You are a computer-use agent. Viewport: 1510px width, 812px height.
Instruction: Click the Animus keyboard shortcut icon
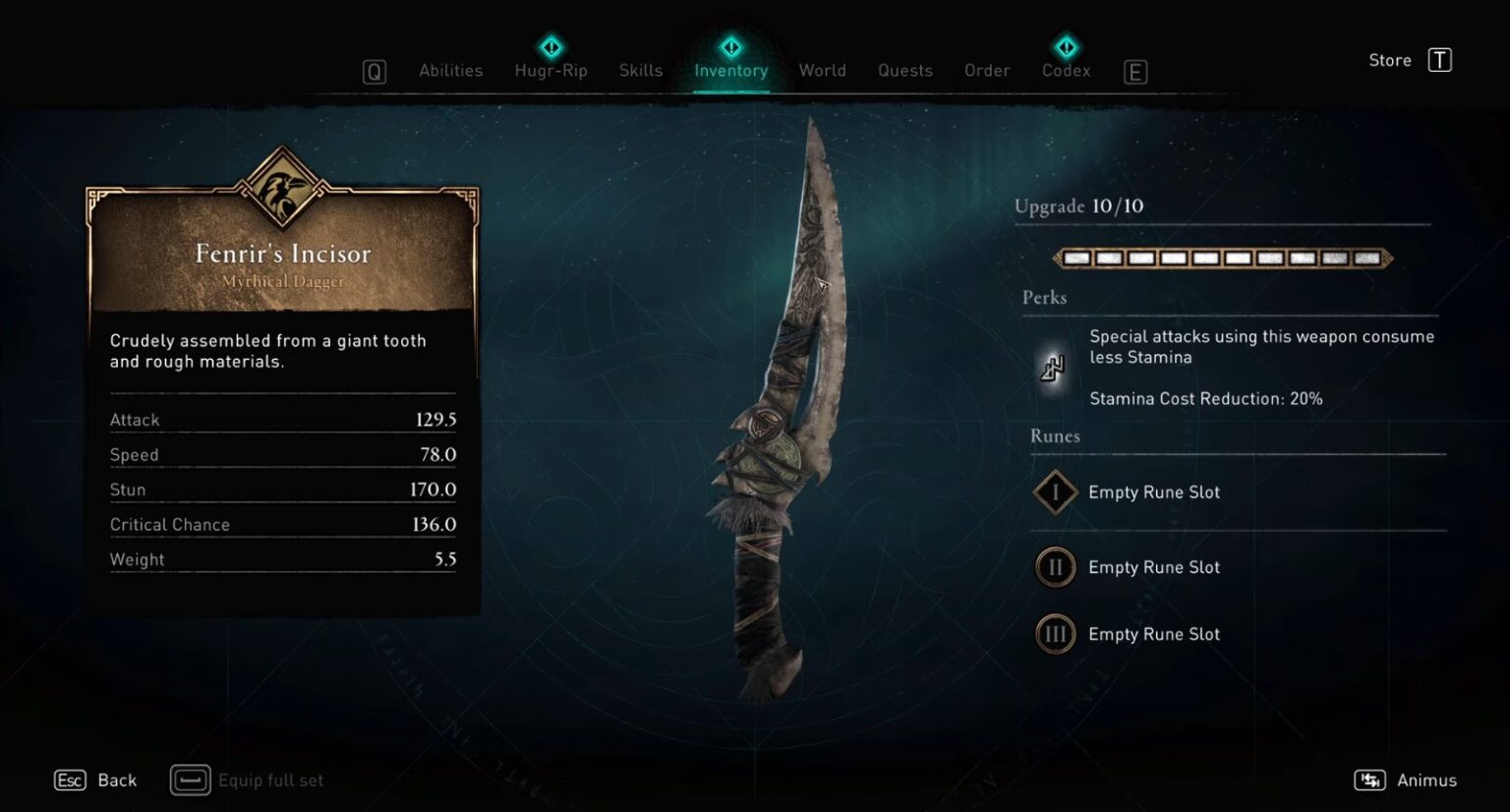(x=1372, y=780)
